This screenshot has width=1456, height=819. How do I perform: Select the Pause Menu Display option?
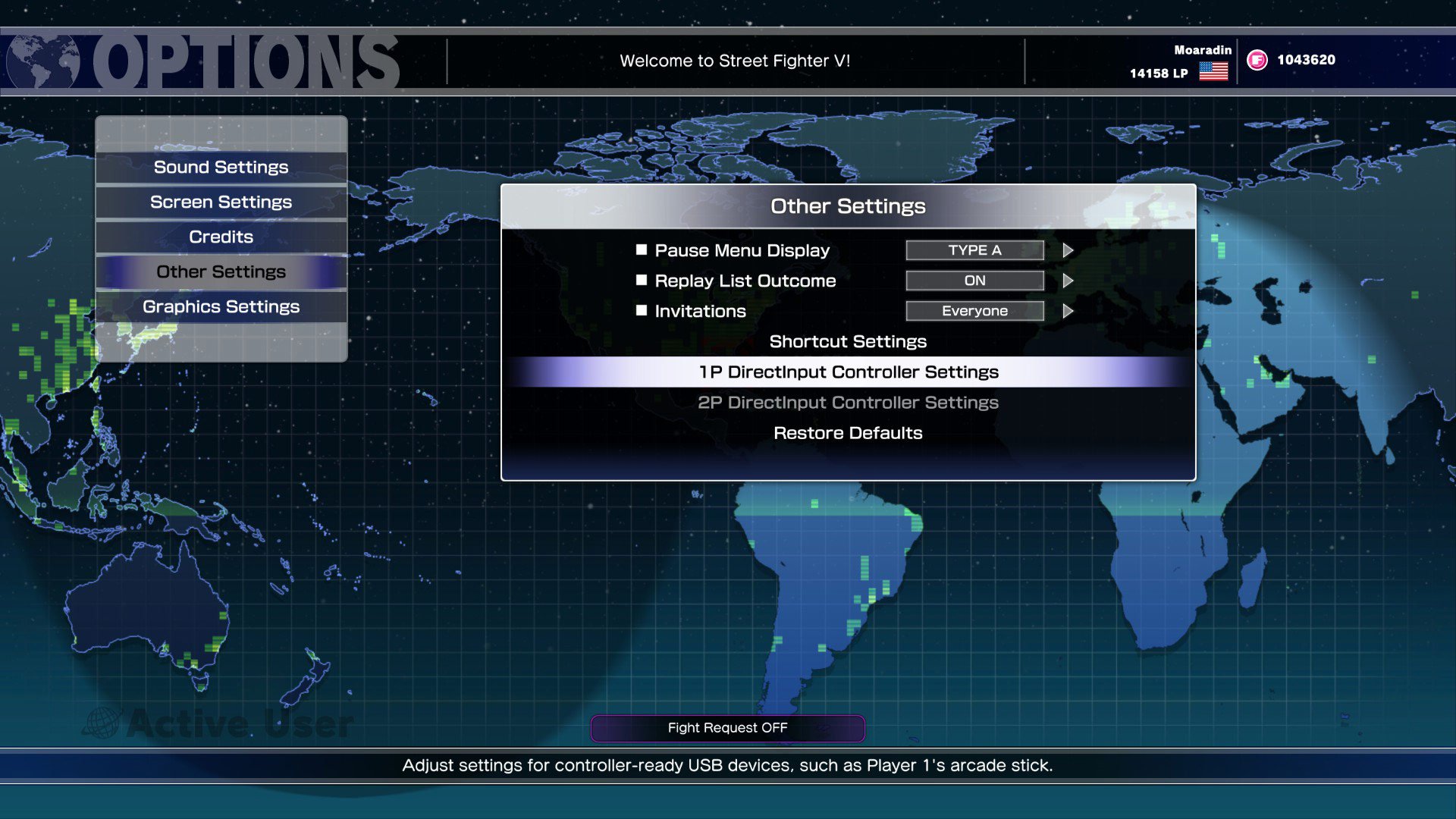(x=742, y=250)
